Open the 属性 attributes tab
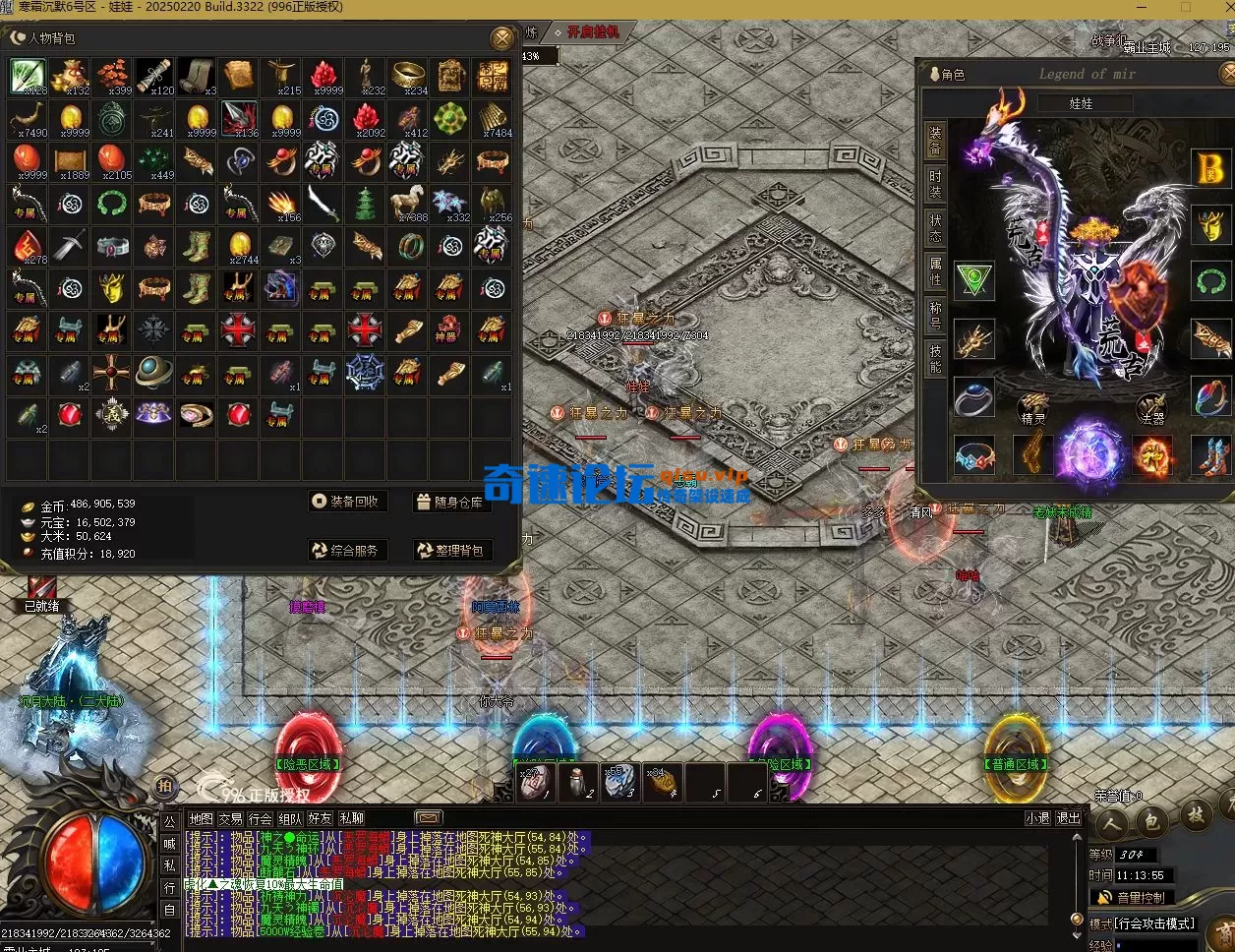 tap(935, 271)
